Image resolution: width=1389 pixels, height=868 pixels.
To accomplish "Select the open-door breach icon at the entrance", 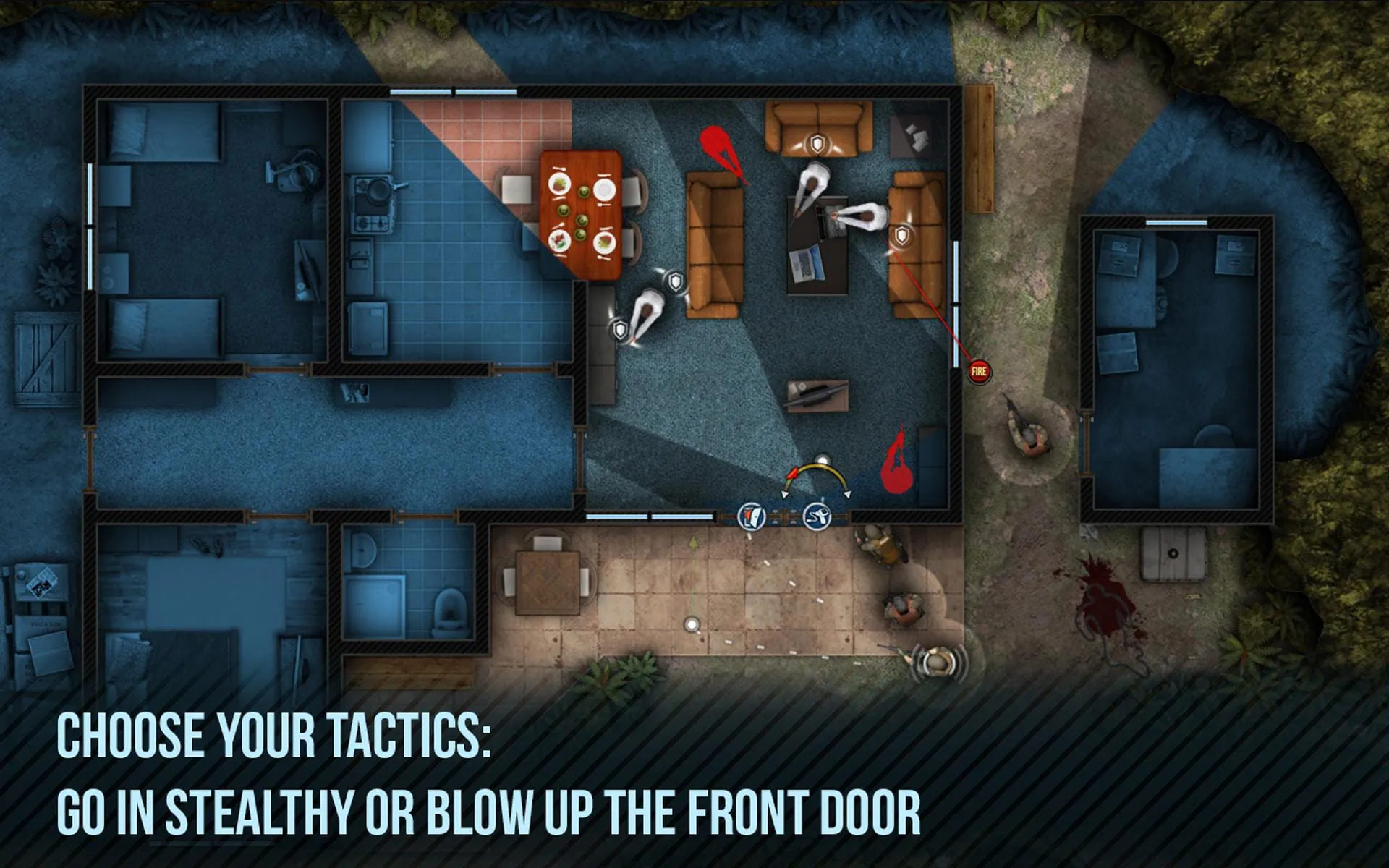I will click(x=752, y=516).
